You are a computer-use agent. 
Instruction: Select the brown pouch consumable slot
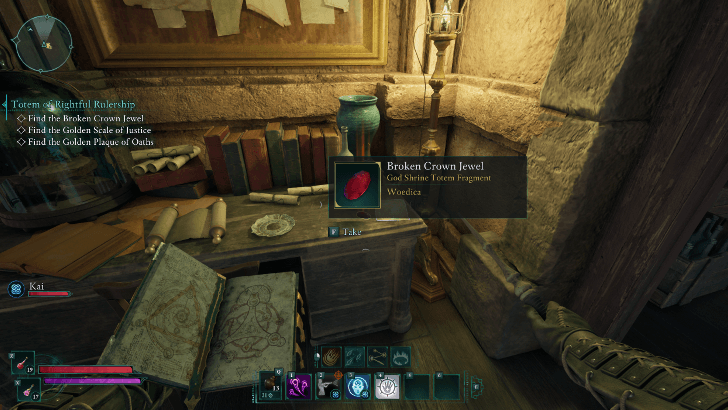click(273, 386)
